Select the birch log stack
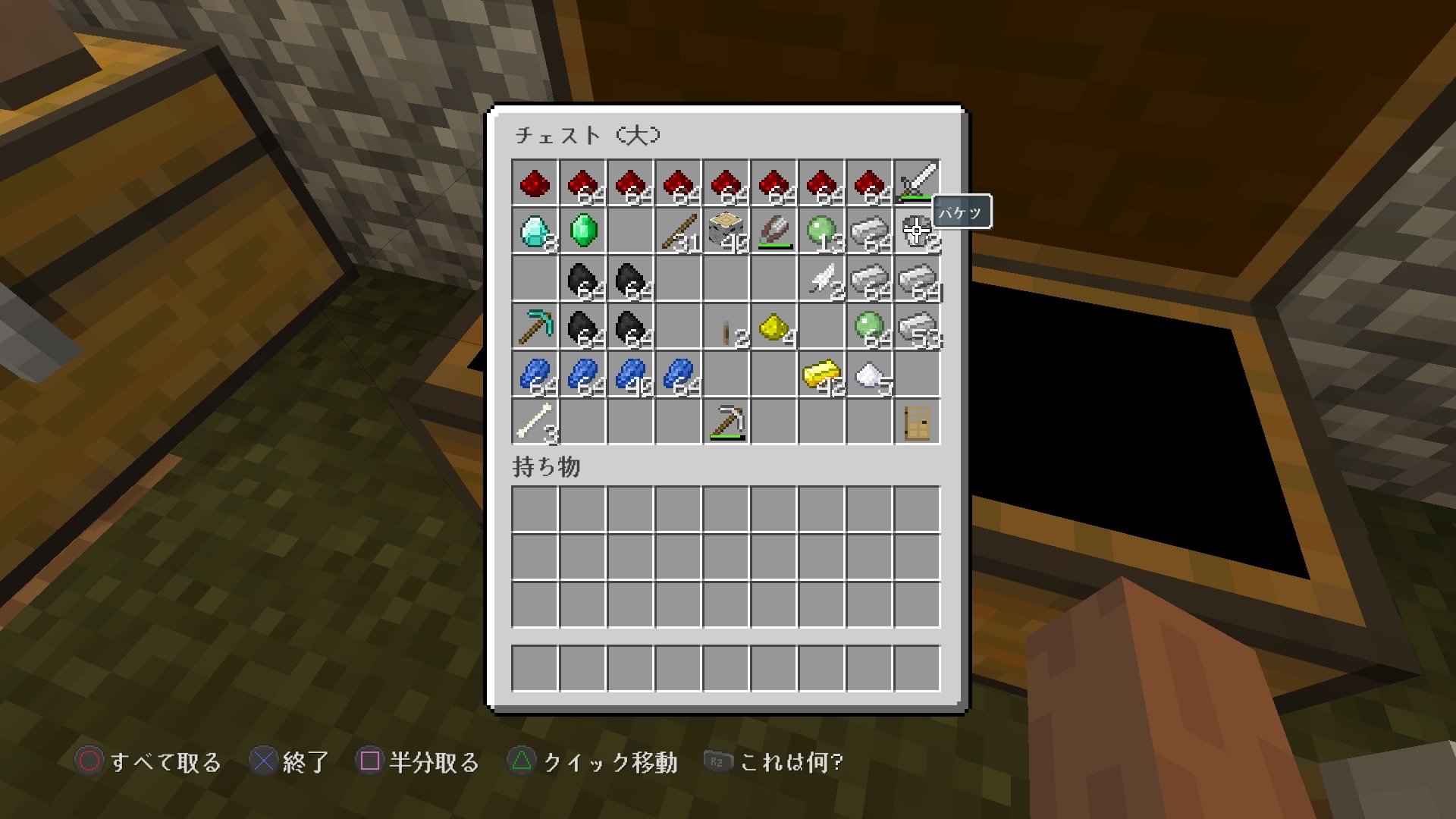Screen dimensions: 1456x819 click(726, 231)
